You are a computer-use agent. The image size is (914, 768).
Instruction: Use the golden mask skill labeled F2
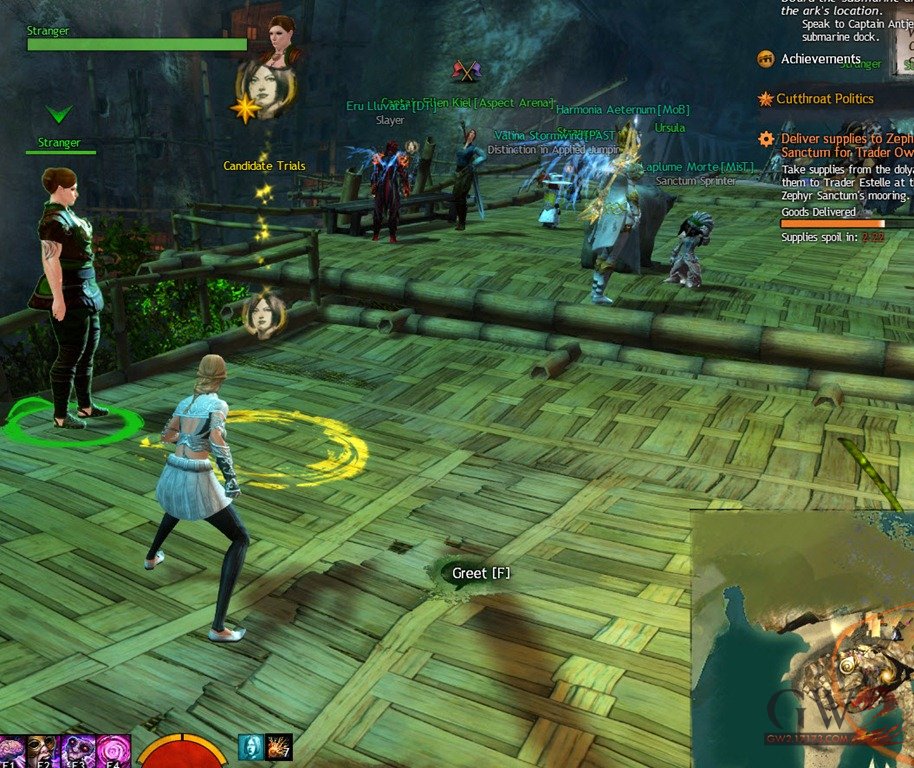pyautogui.click(x=45, y=752)
